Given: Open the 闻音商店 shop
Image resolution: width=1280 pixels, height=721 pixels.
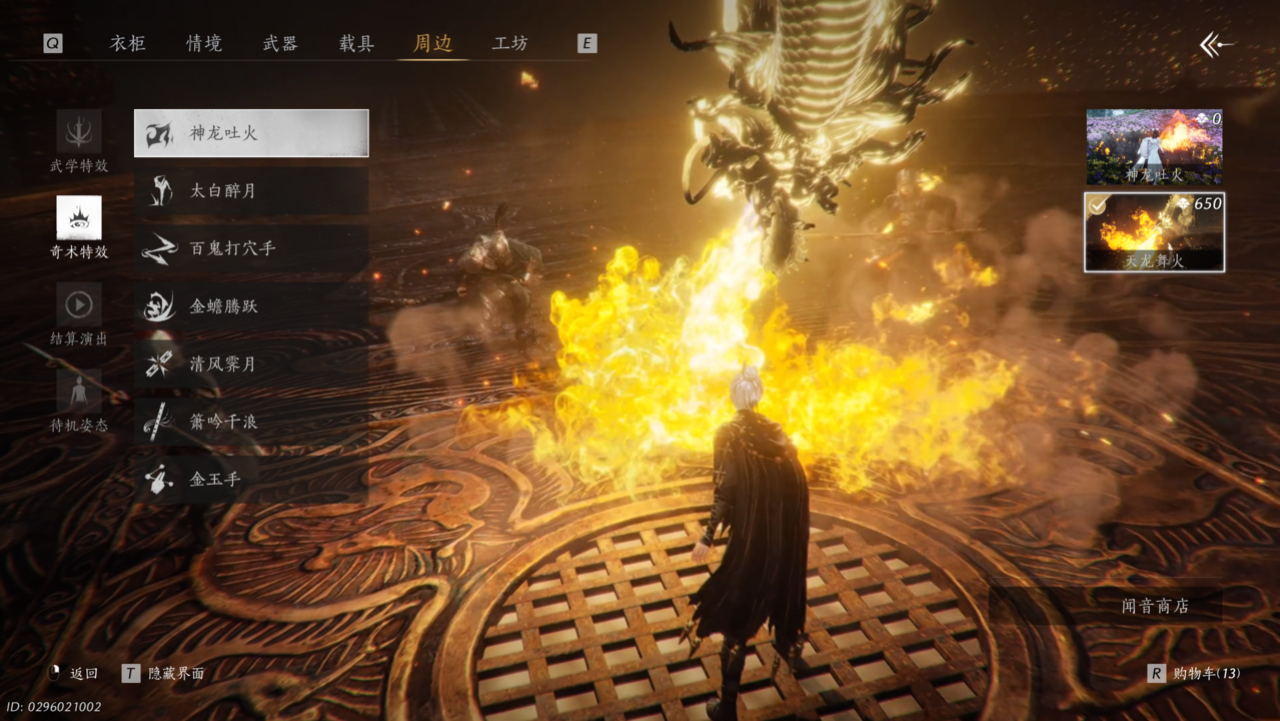Looking at the screenshot, I should [x=1155, y=606].
